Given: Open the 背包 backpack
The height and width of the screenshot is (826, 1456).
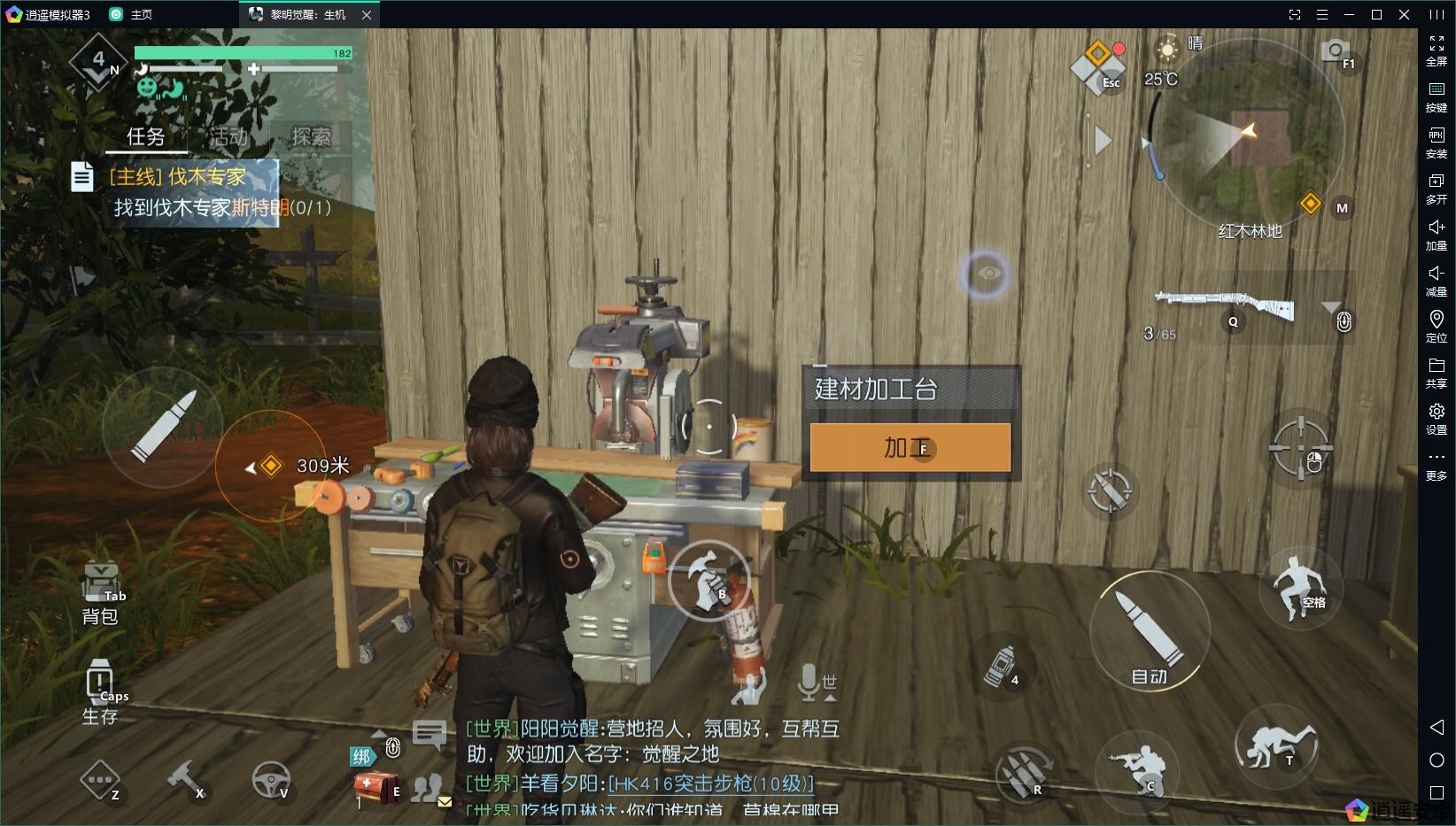Looking at the screenshot, I should pos(100,591).
